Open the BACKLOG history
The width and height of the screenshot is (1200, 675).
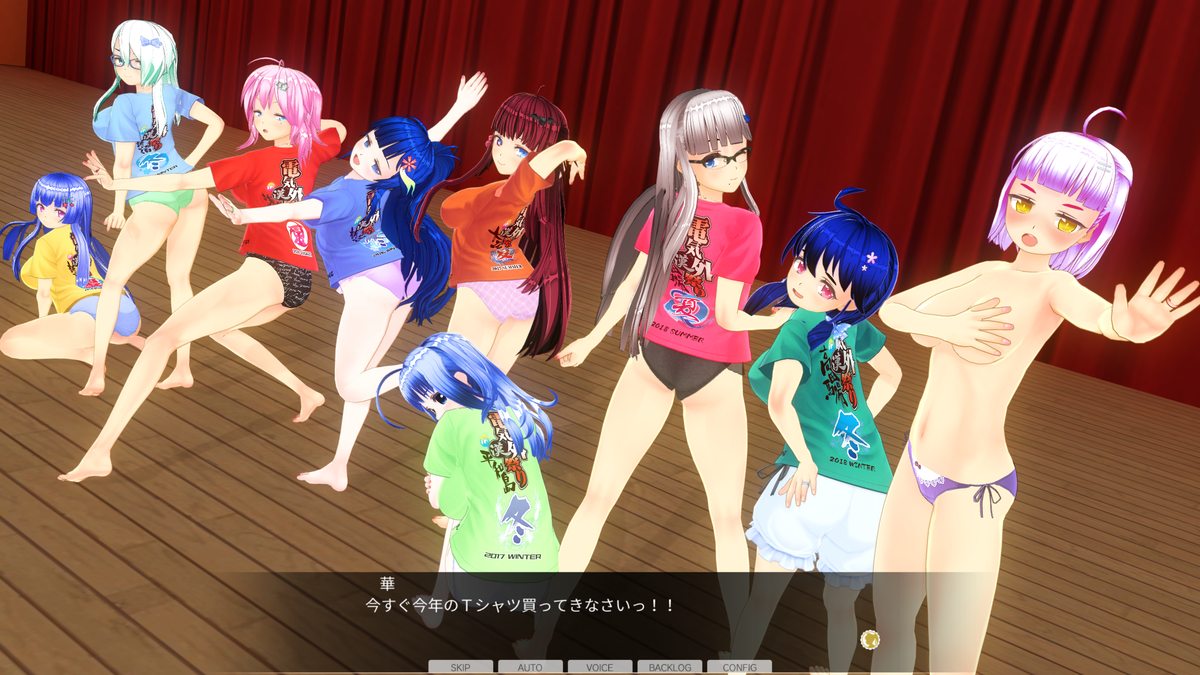click(x=669, y=667)
